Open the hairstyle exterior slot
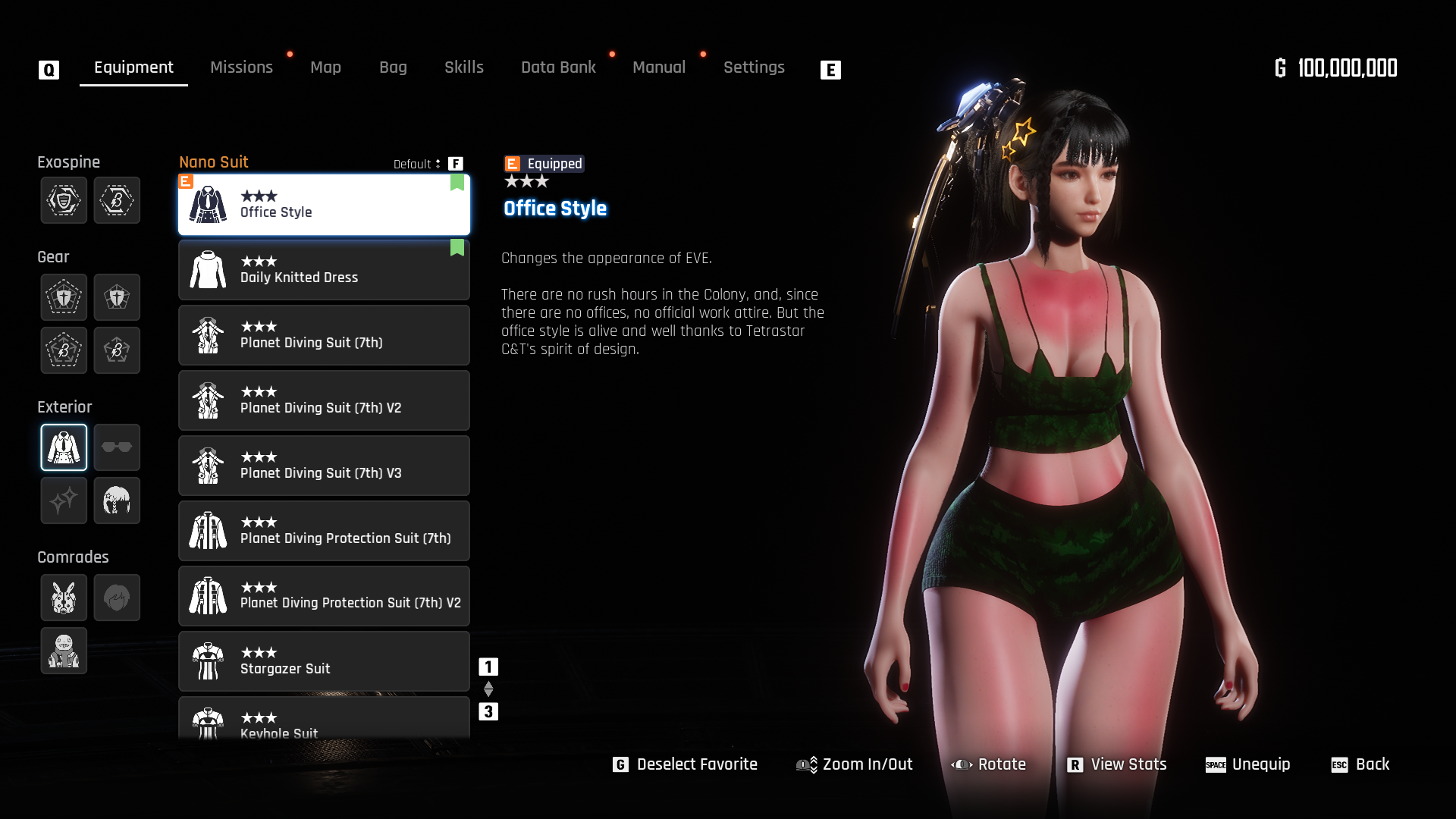 117,500
